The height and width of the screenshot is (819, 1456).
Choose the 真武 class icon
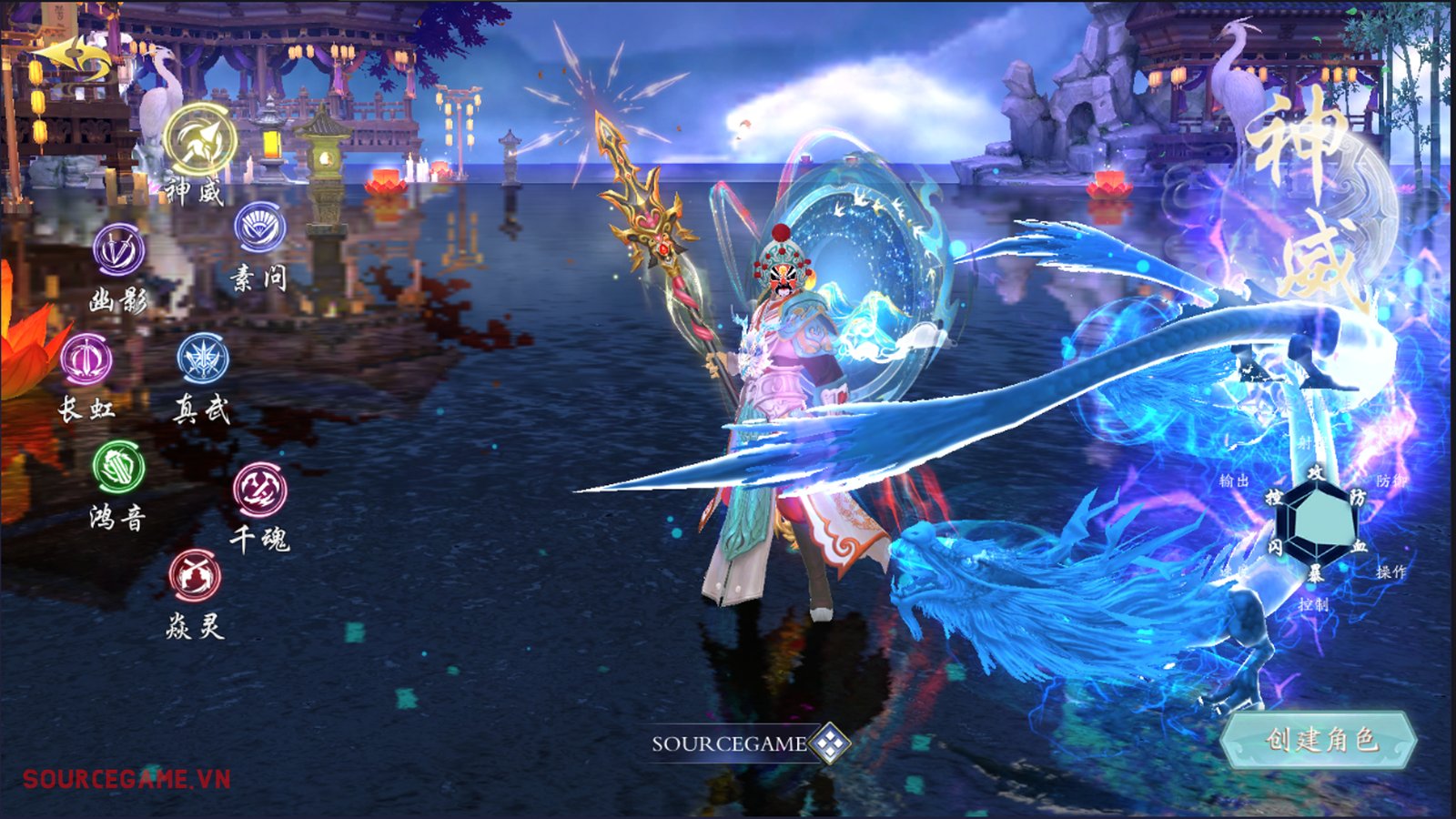click(x=203, y=359)
